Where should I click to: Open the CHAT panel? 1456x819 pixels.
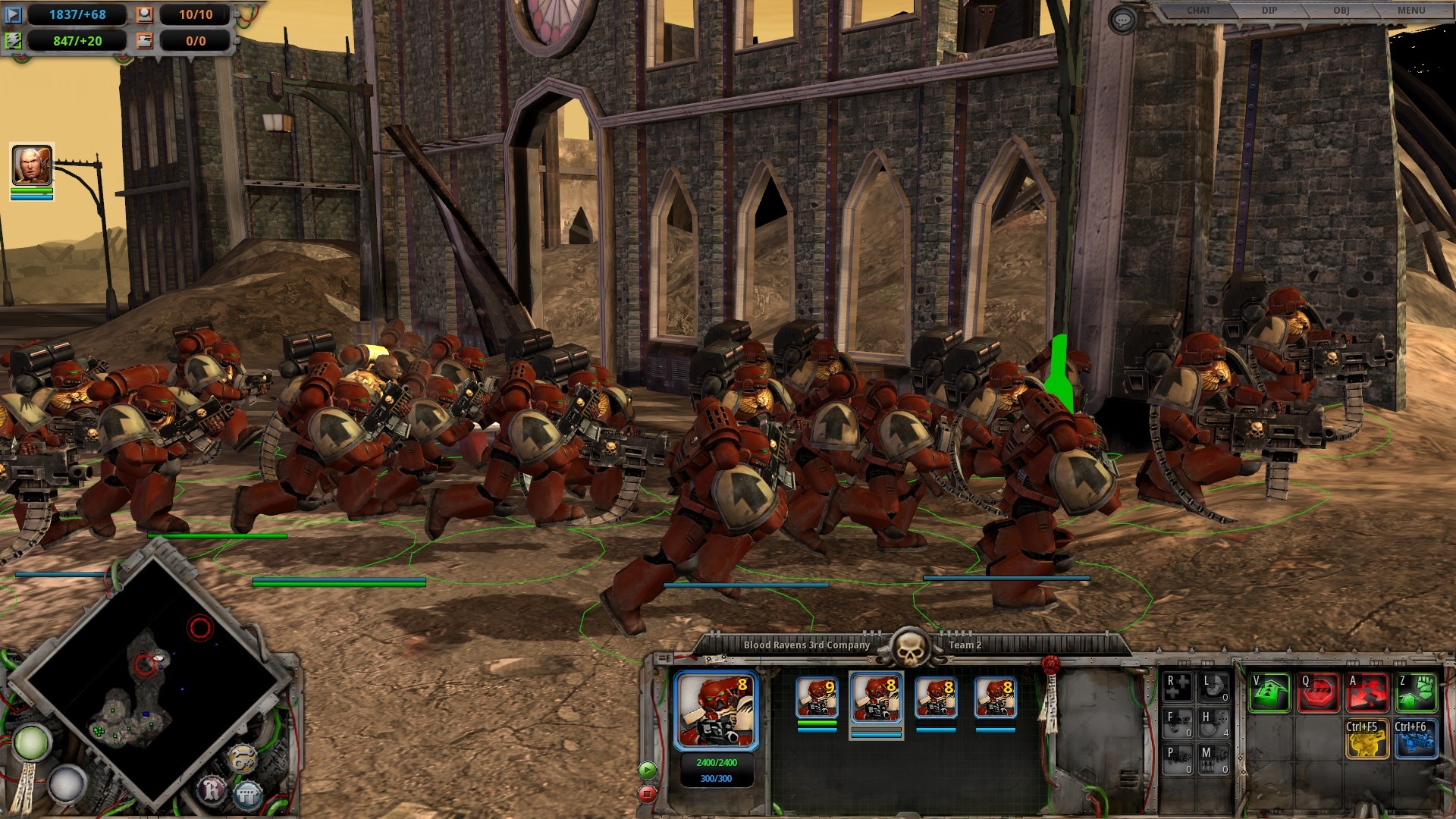[x=1199, y=11]
